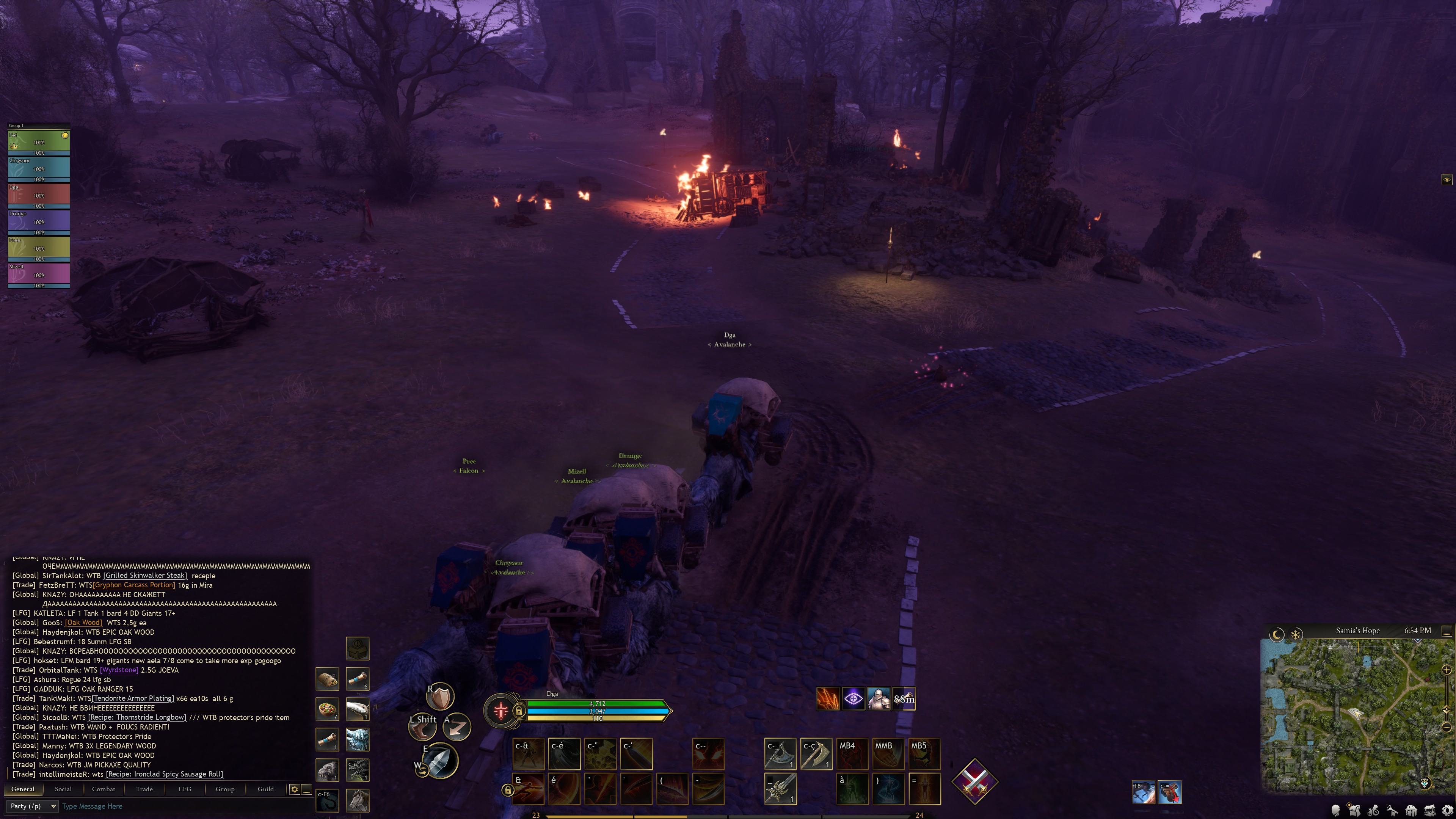Select party member Mizell's frame

(38, 275)
